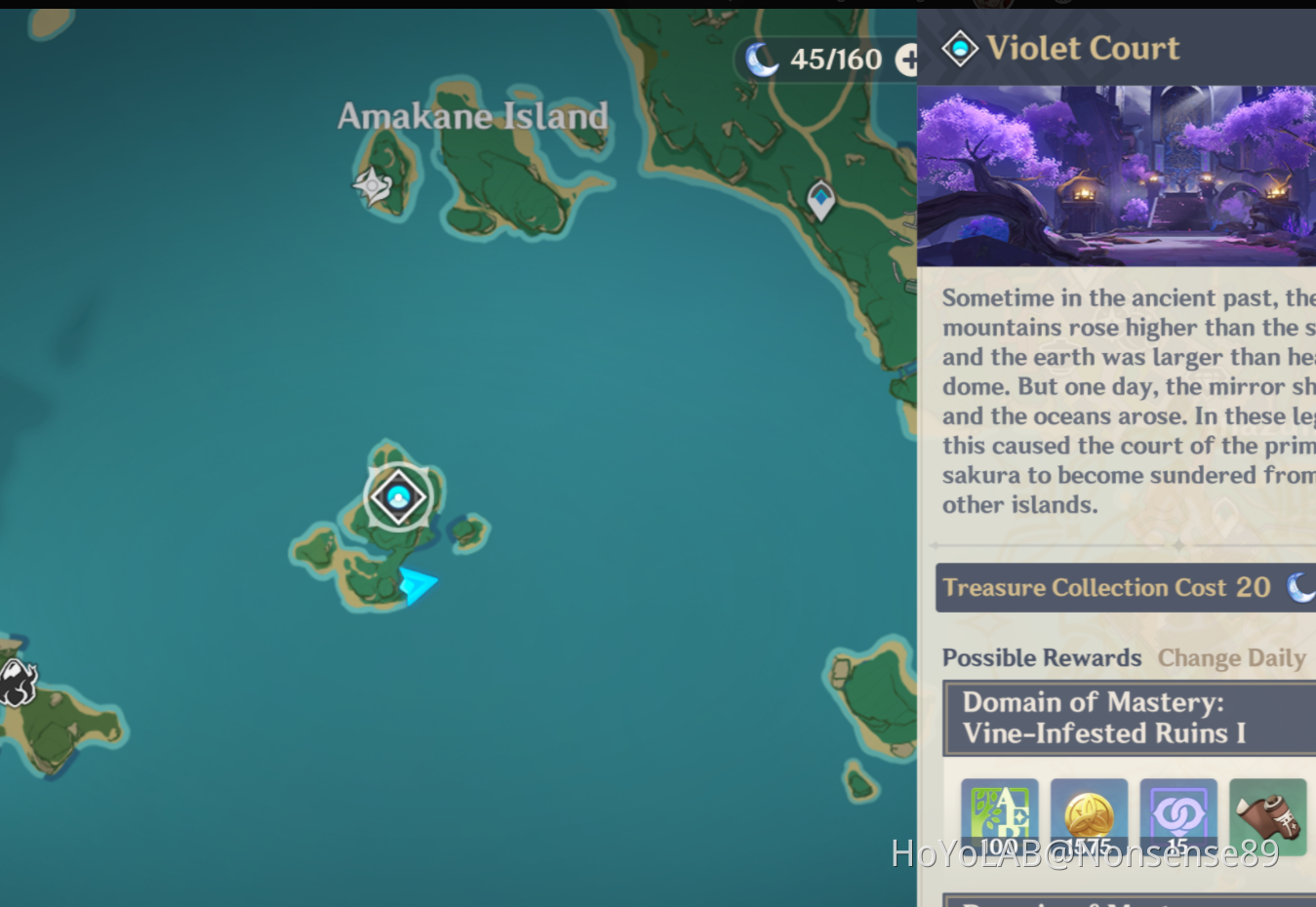Click the Amakane Island map label
The width and height of the screenshot is (1316, 907).
(x=473, y=116)
